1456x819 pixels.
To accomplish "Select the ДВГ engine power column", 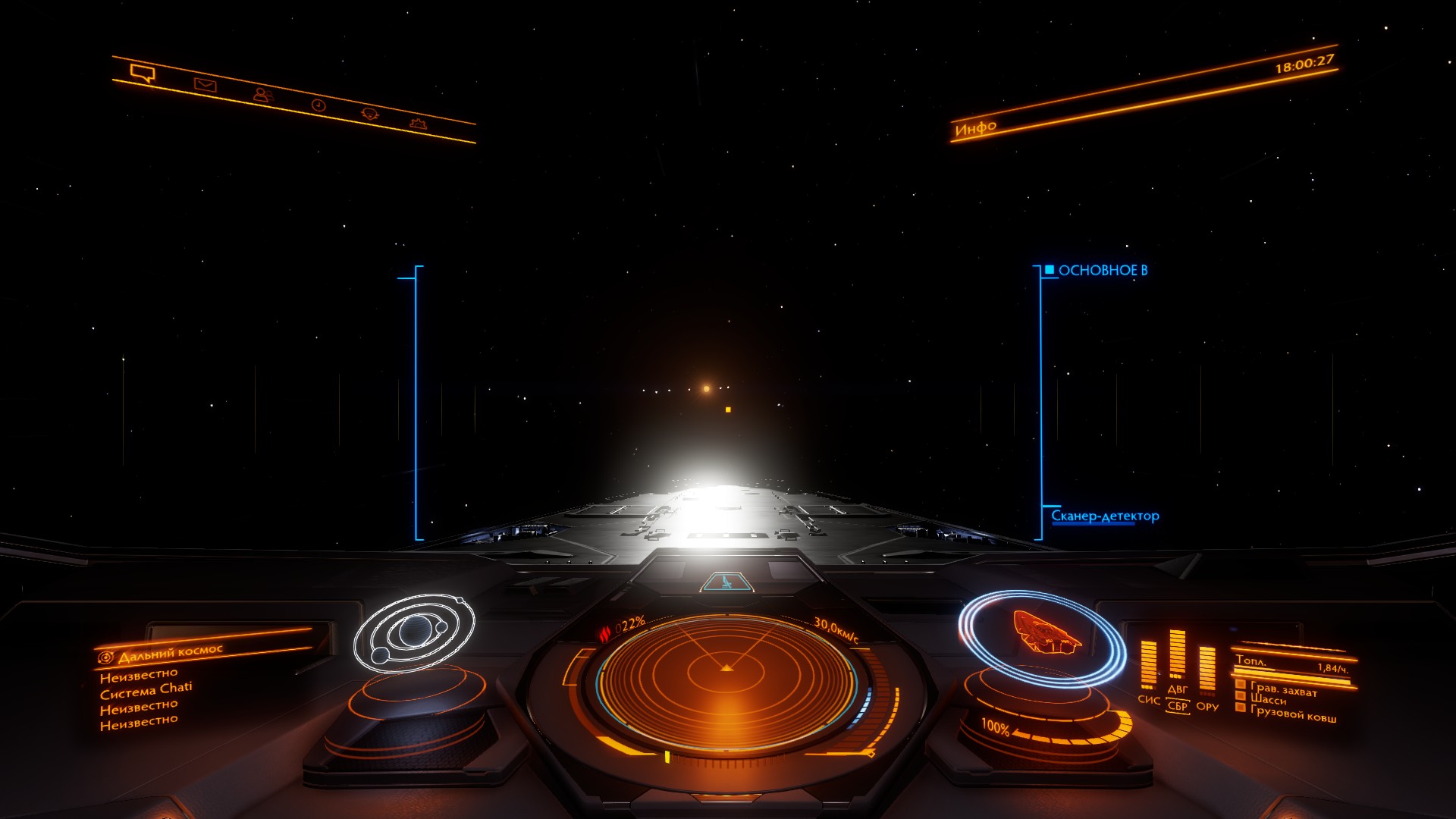I will coord(1177,656).
